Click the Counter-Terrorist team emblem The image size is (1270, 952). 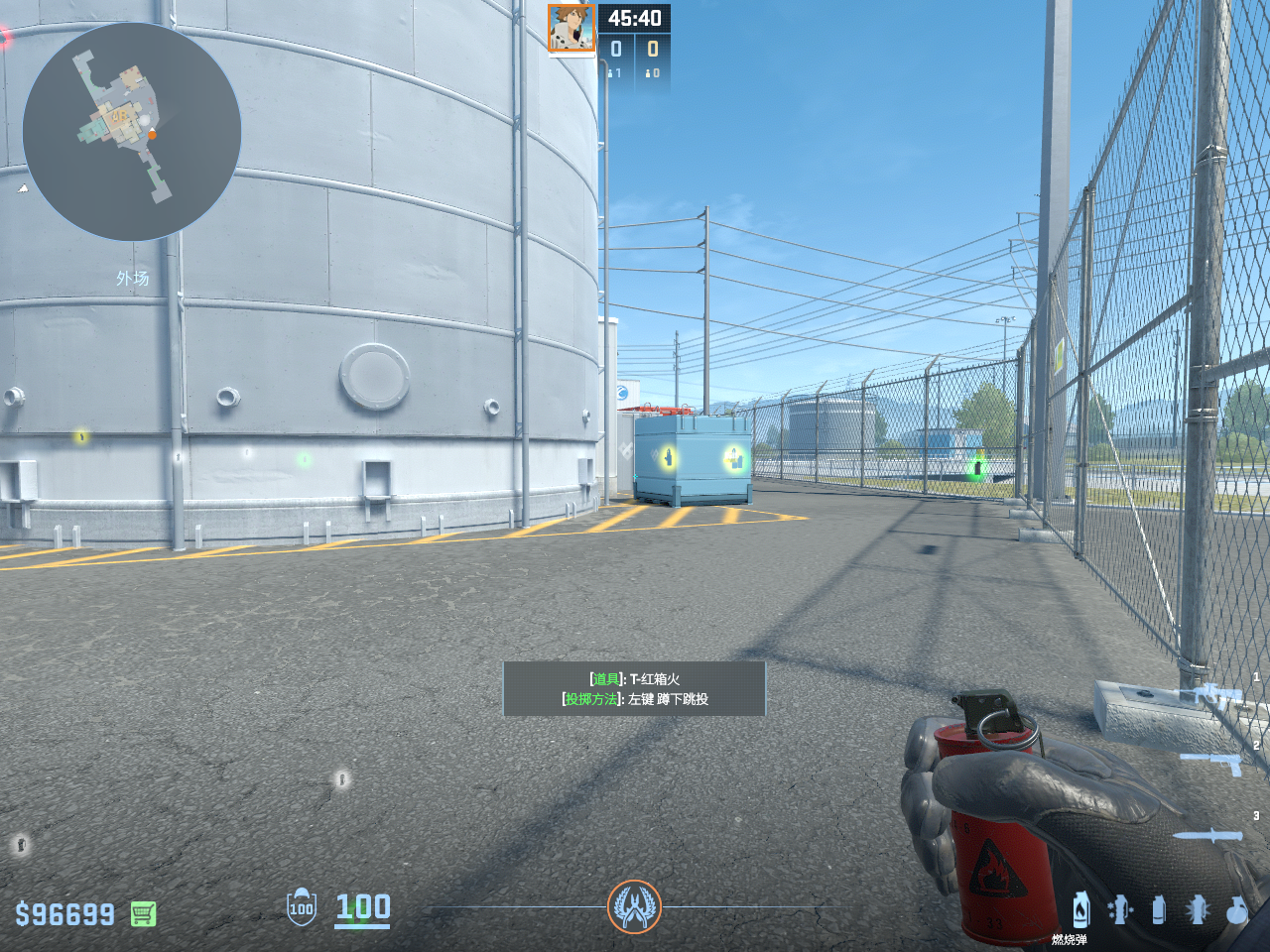634,906
